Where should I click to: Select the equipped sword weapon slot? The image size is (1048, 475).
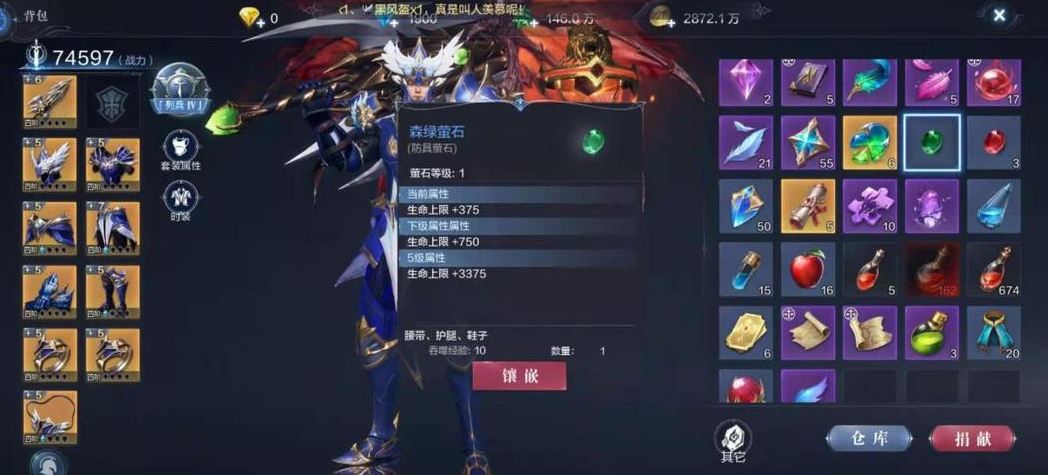[49, 99]
